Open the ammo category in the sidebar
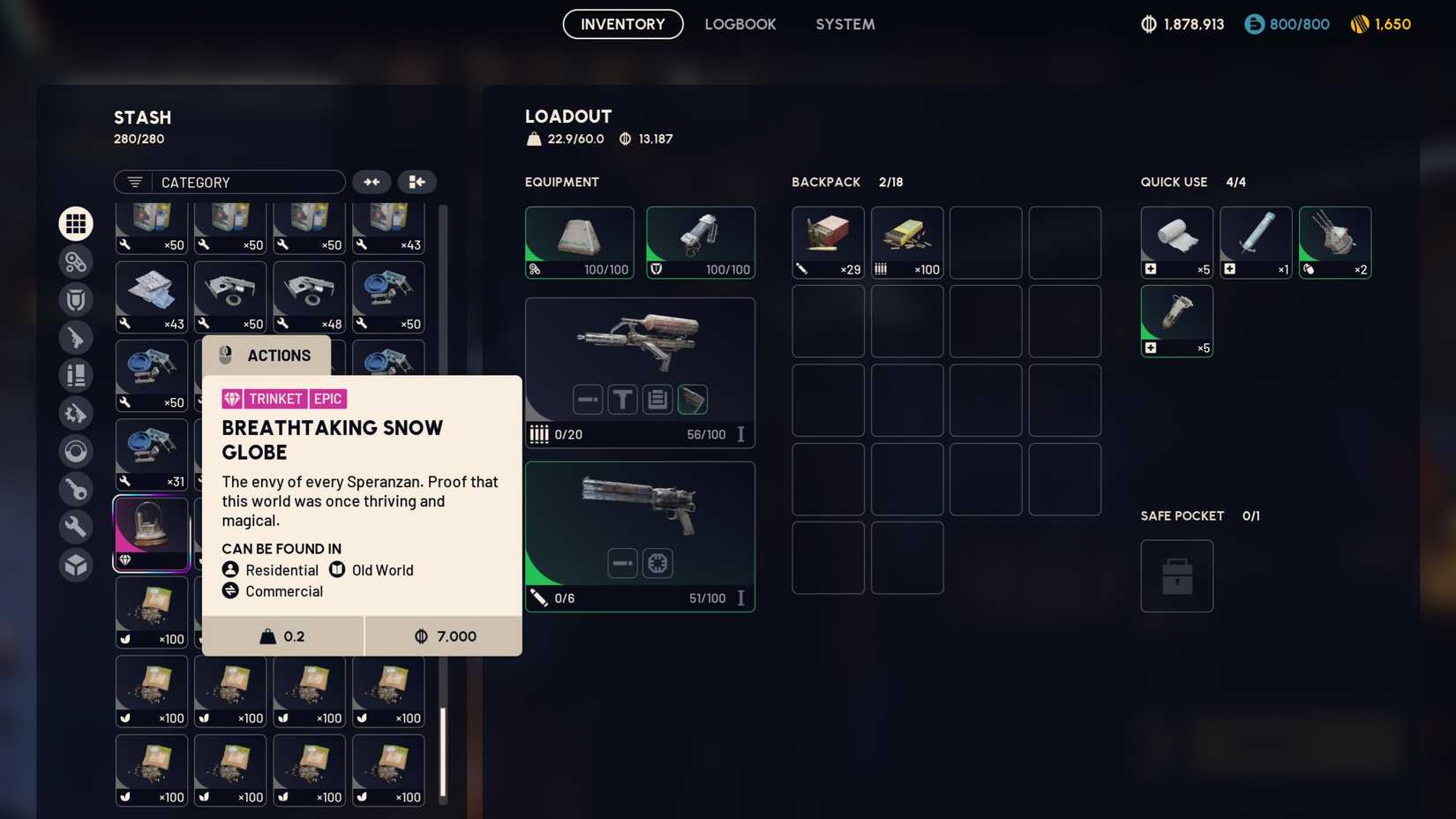 point(76,375)
